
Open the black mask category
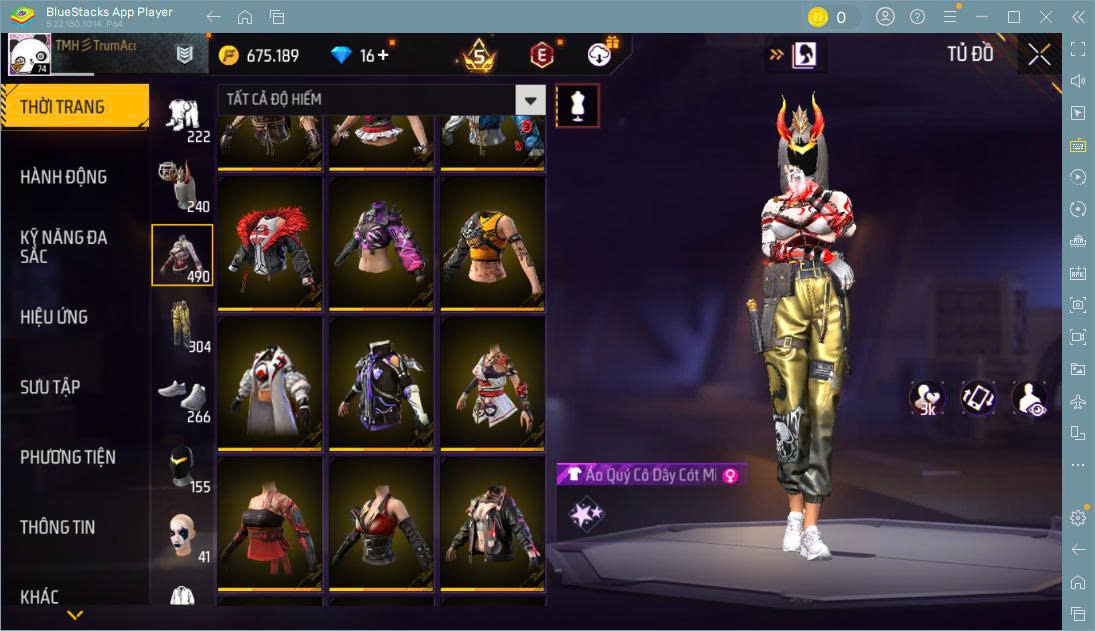tap(182, 465)
